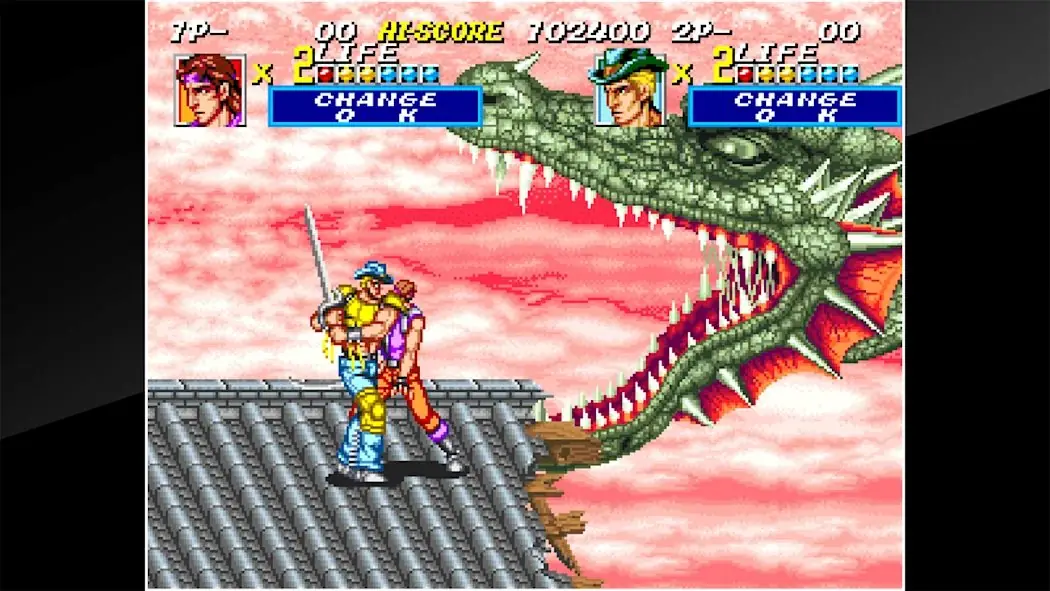
Task: Select player one's CHANGE OK panel
Action: pyautogui.click(x=375, y=106)
